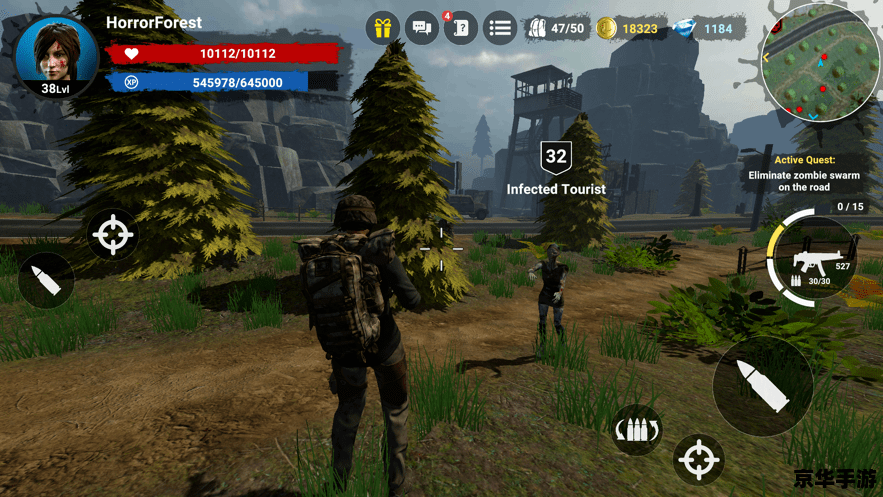The height and width of the screenshot is (497, 883).
Task: Open the gift box rewards
Action: 381,28
